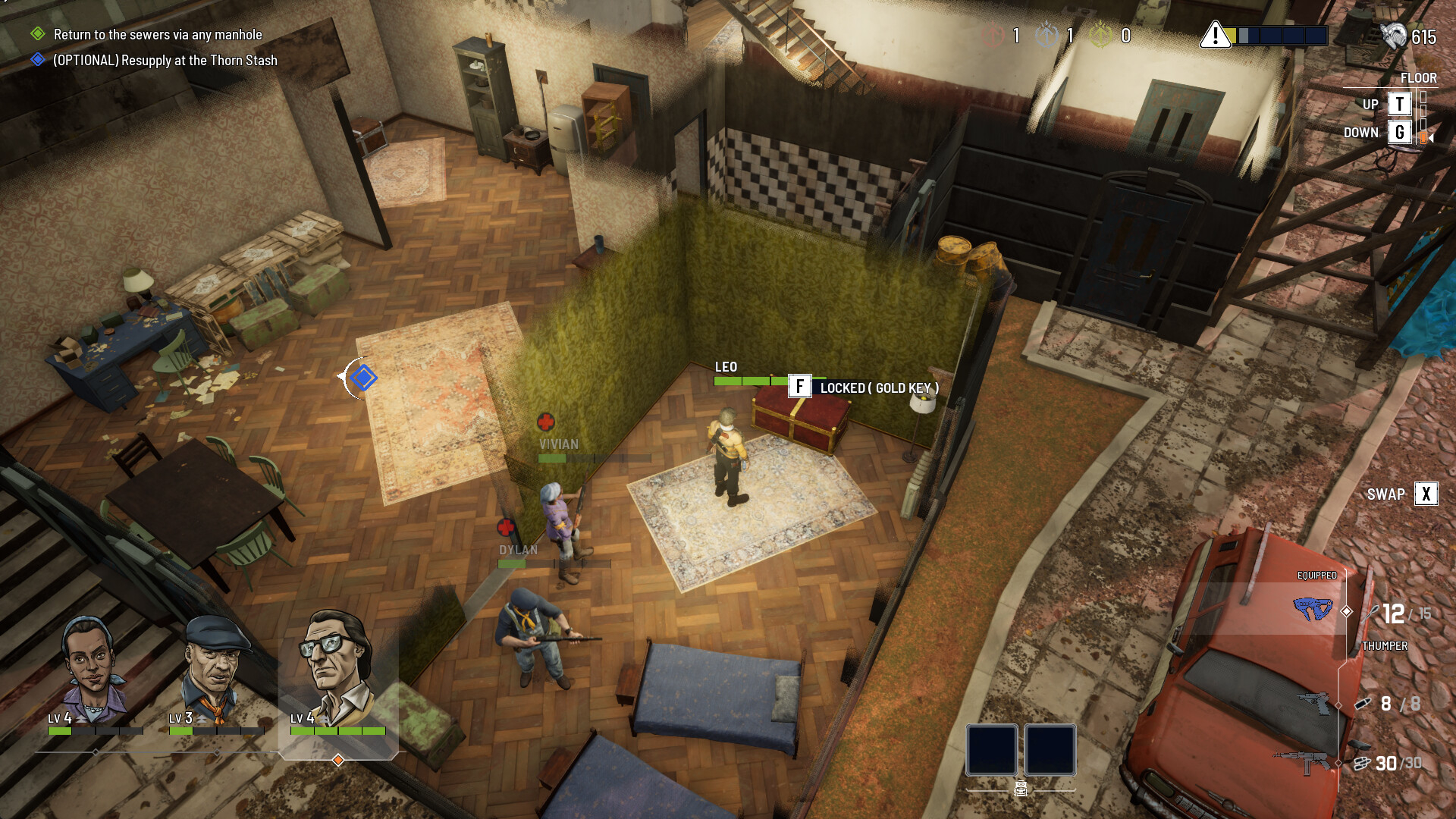The image size is (1456, 819).
Task: Switch to the submachine gun slot
Action: [1304, 761]
